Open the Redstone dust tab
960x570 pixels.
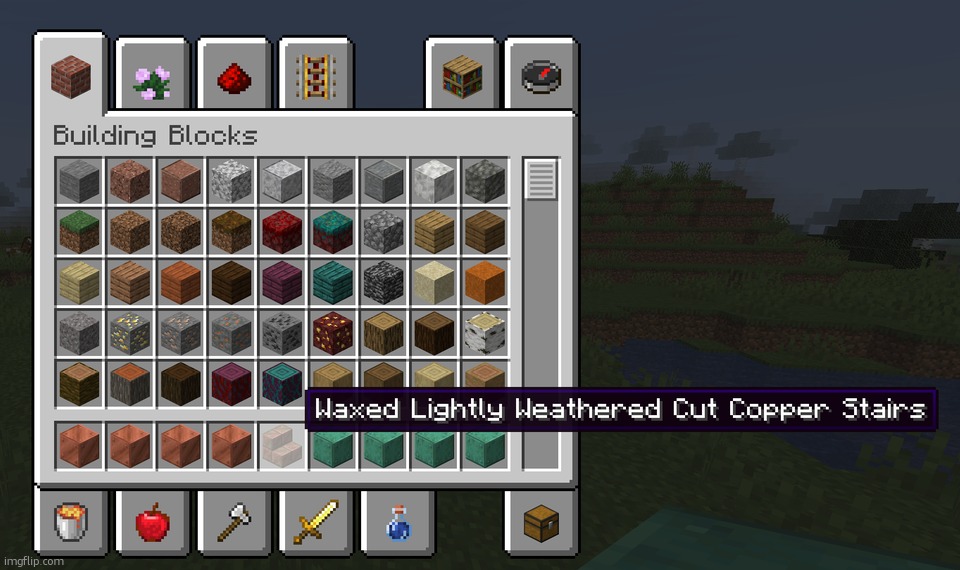point(234,77)
